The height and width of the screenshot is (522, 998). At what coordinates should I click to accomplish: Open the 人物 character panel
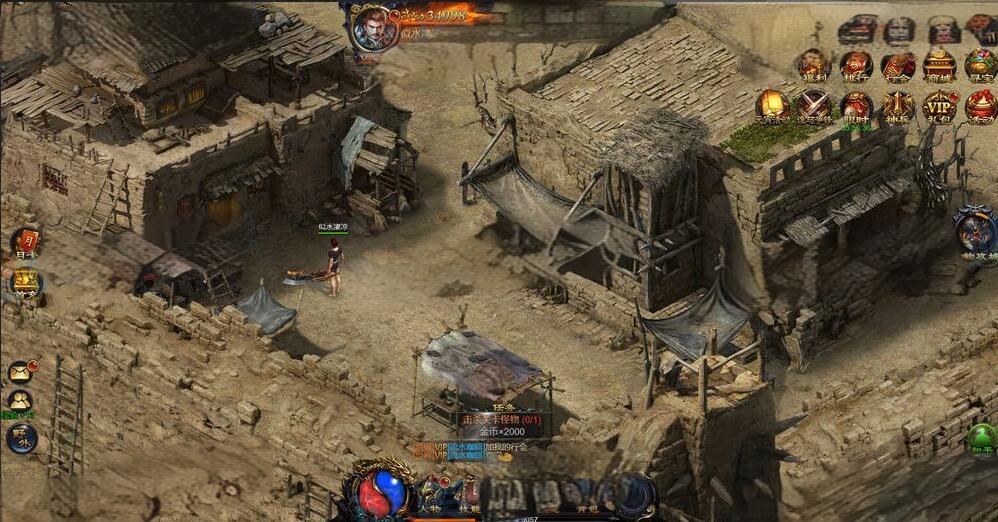[430, 497]
